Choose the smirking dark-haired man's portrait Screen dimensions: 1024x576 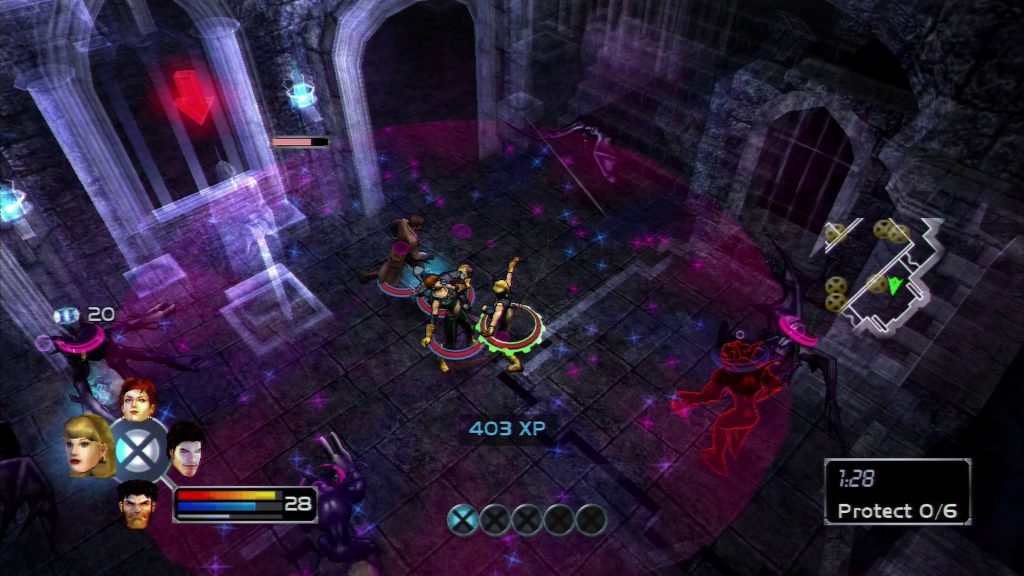point(185,448)
